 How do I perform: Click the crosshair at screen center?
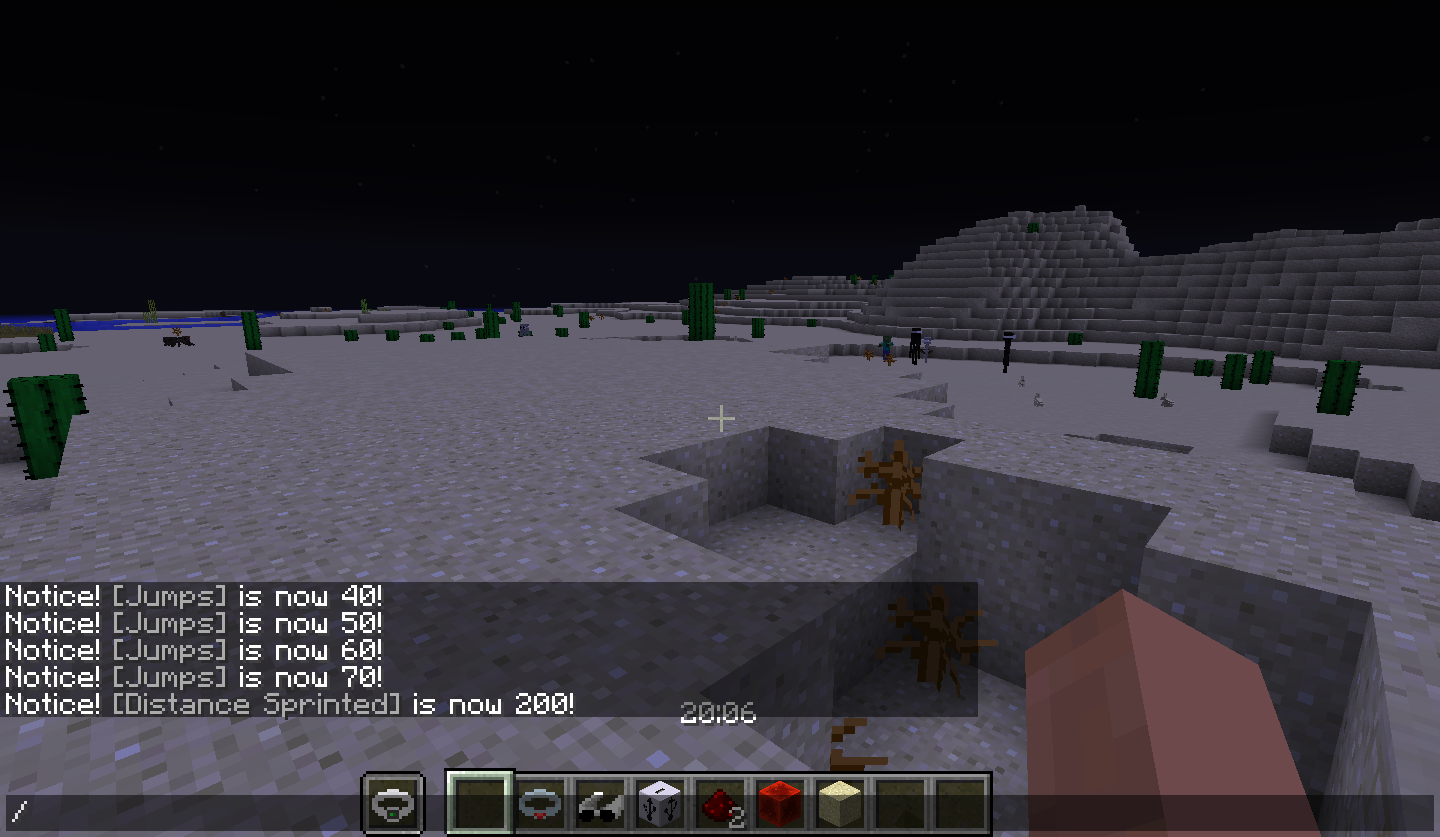click(720, 417)
